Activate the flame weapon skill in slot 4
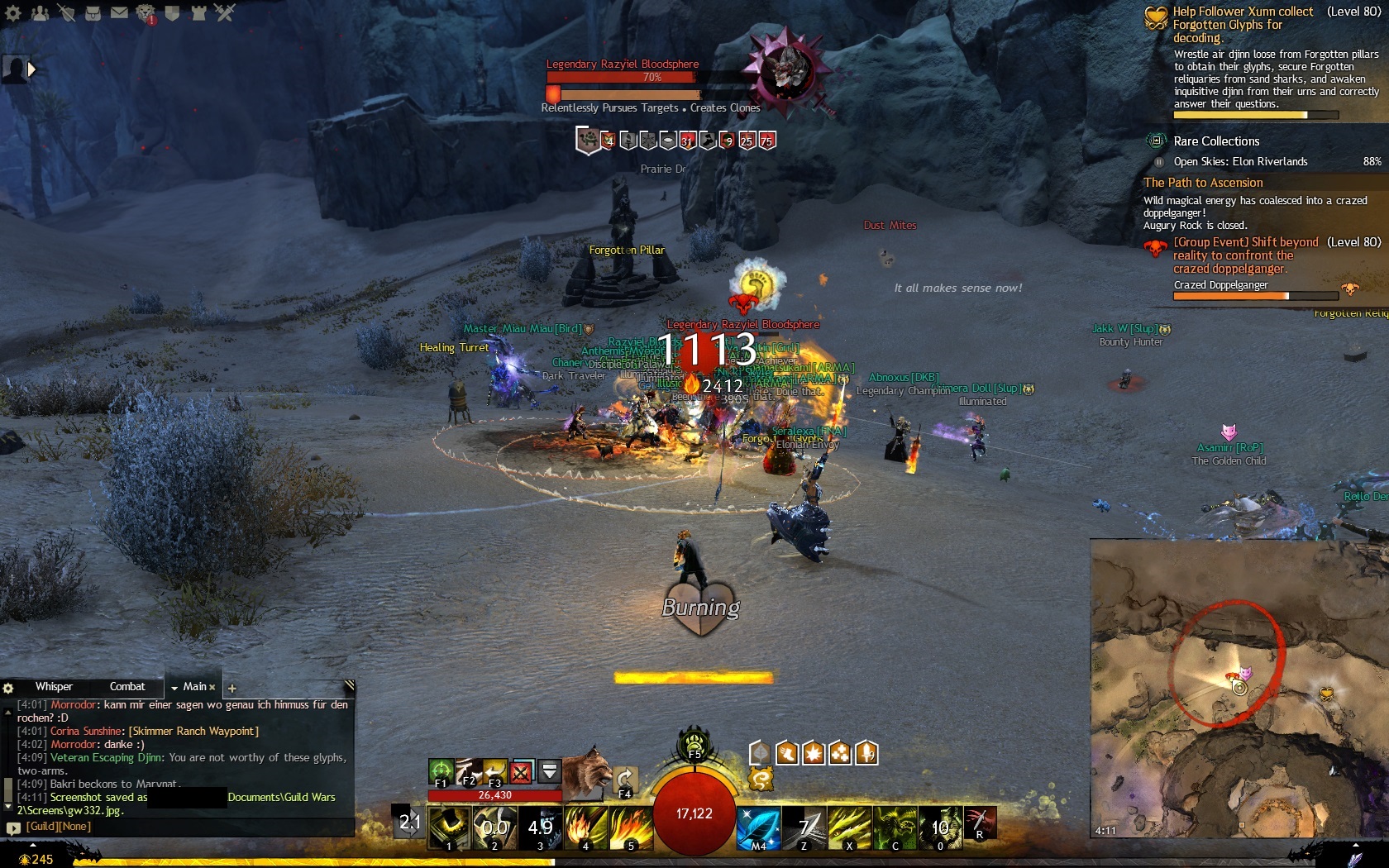Screen dimensions: 1389x868 [x=586, y=827]
